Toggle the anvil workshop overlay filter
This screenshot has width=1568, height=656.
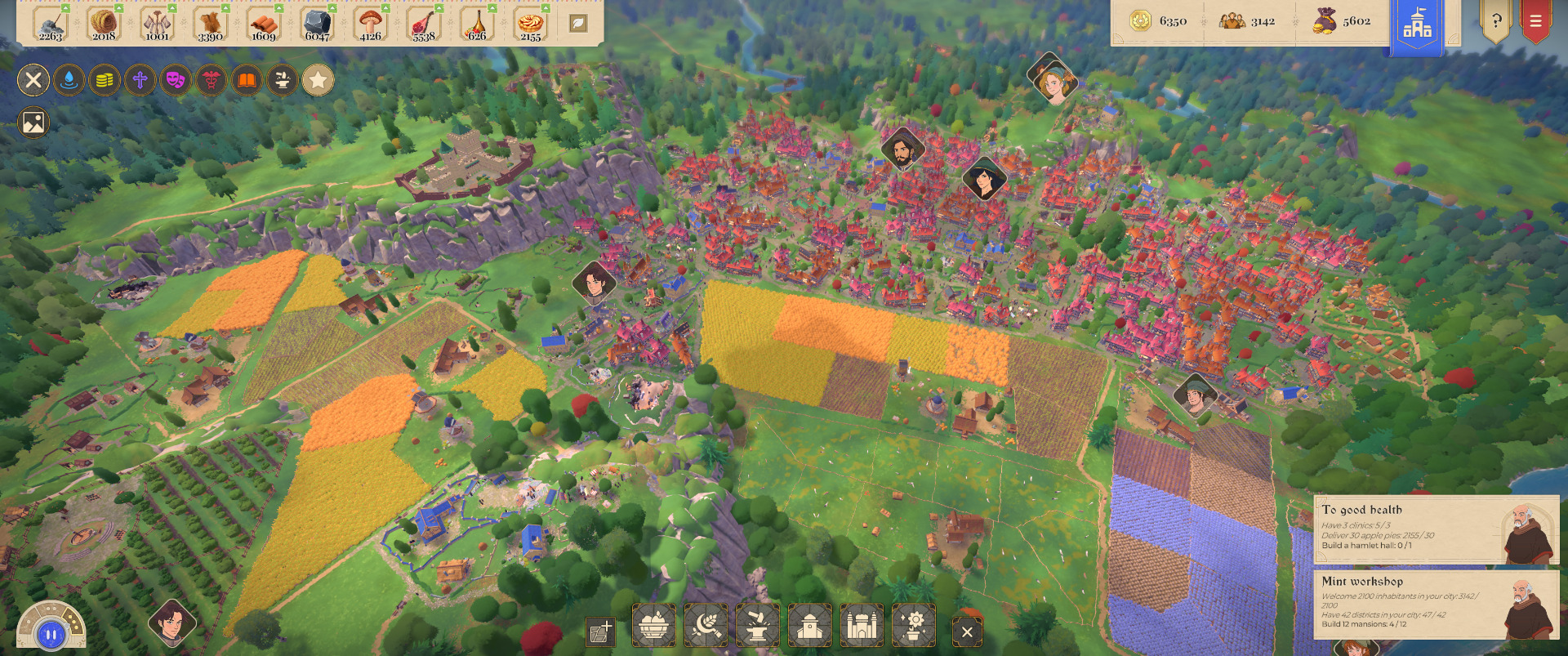click(283, 80)
